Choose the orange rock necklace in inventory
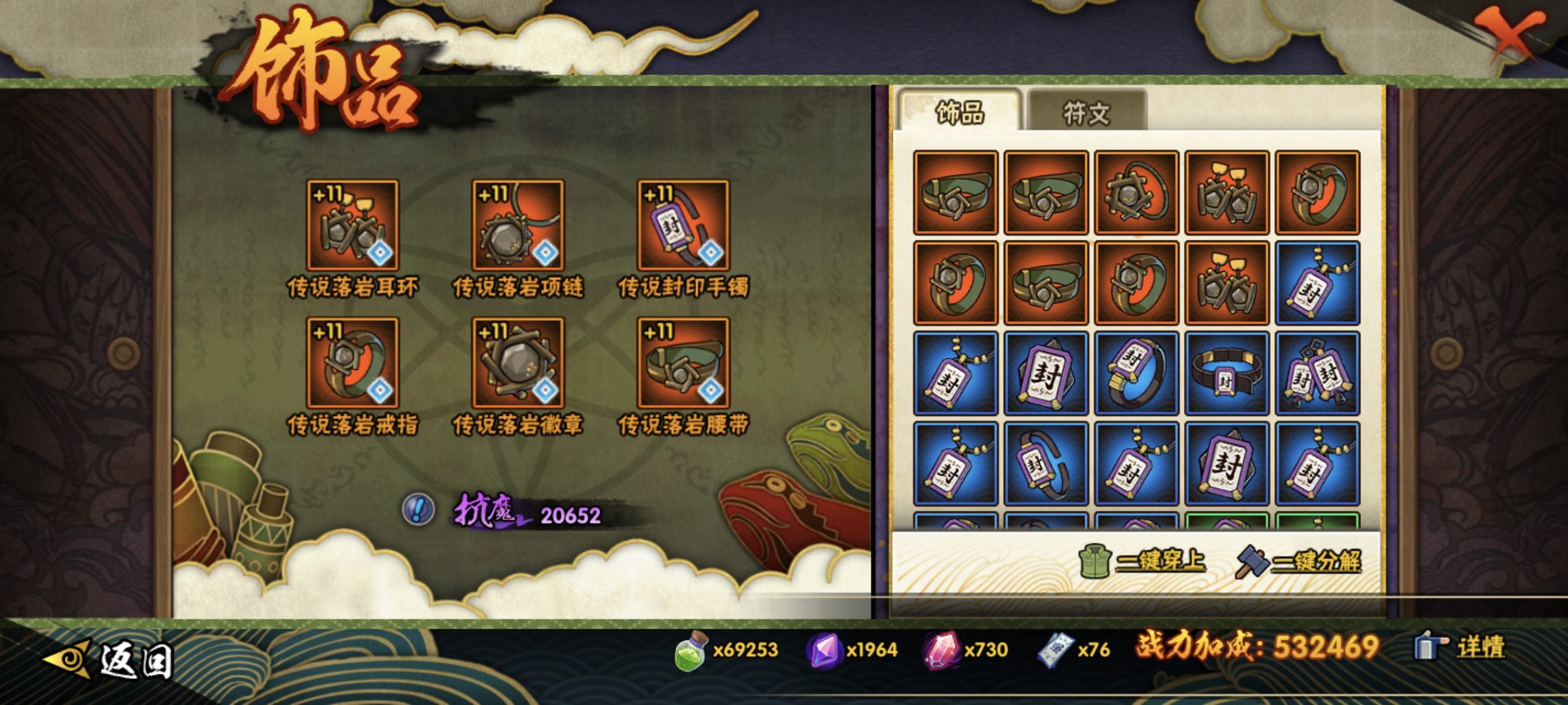 tap(1136, 193)
